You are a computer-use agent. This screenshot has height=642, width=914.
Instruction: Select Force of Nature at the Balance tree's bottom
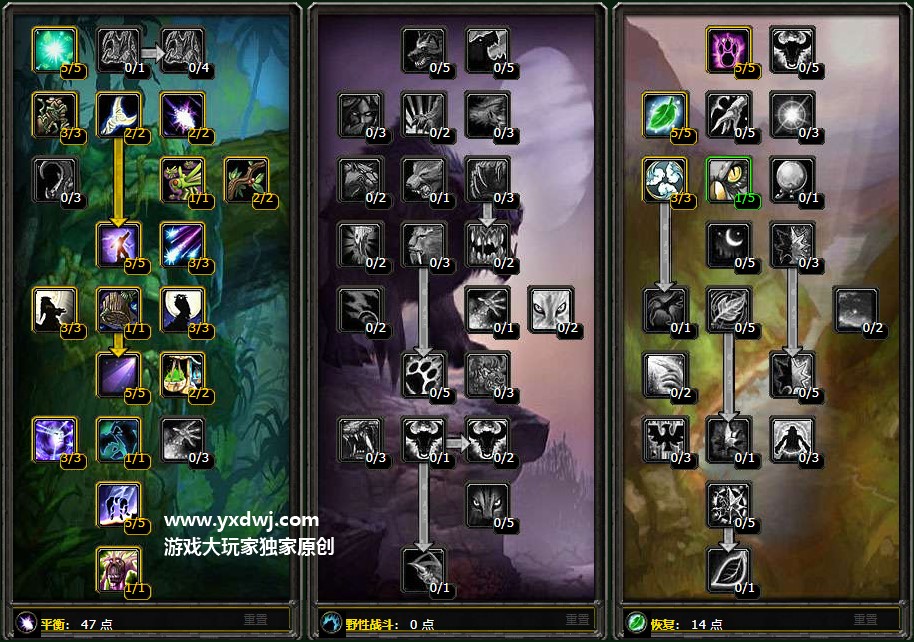pyautogui.click(x=118, y=569)
